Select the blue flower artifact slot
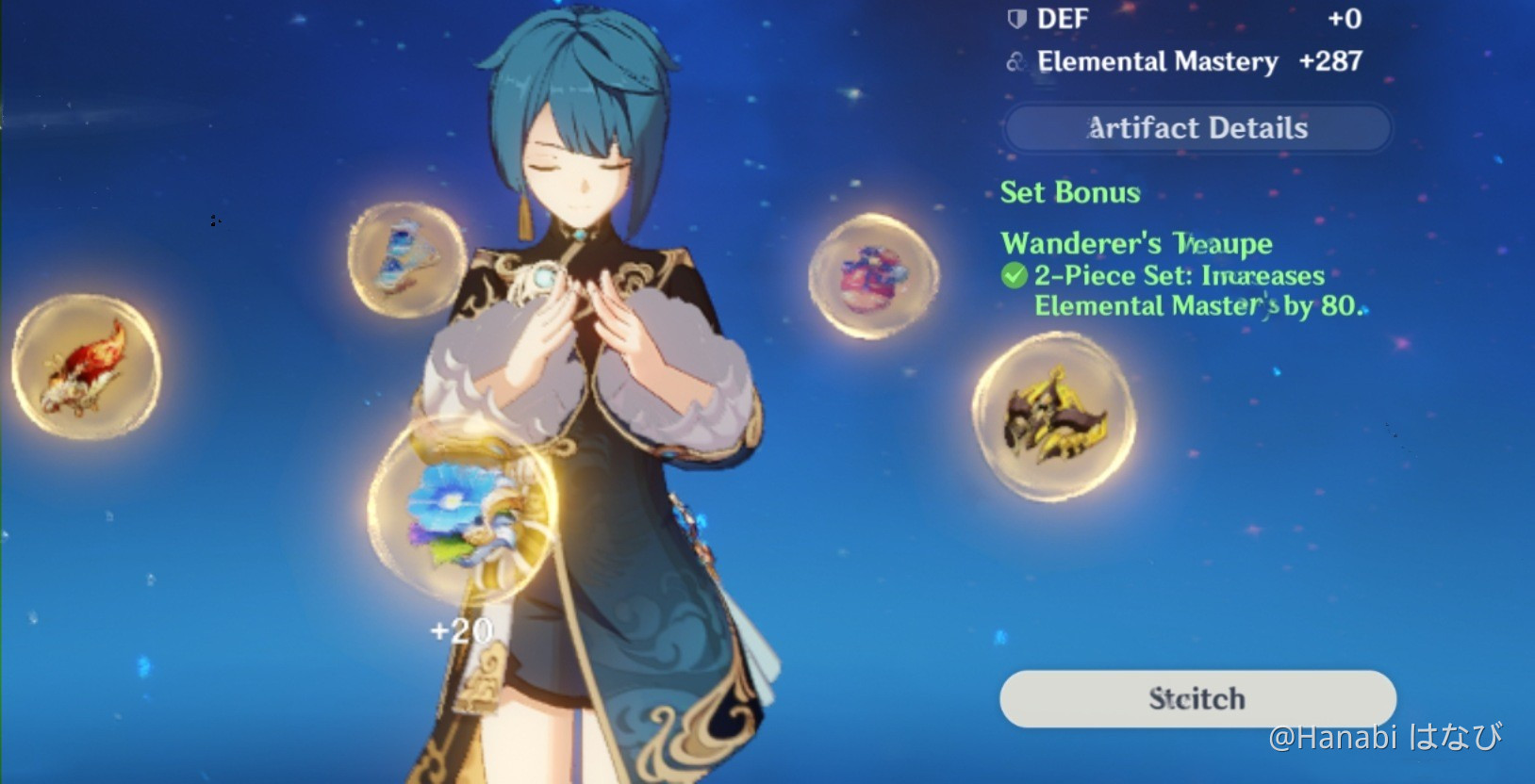The height and width of the screenshot is (784, 1535). click(x=459, y=515)
